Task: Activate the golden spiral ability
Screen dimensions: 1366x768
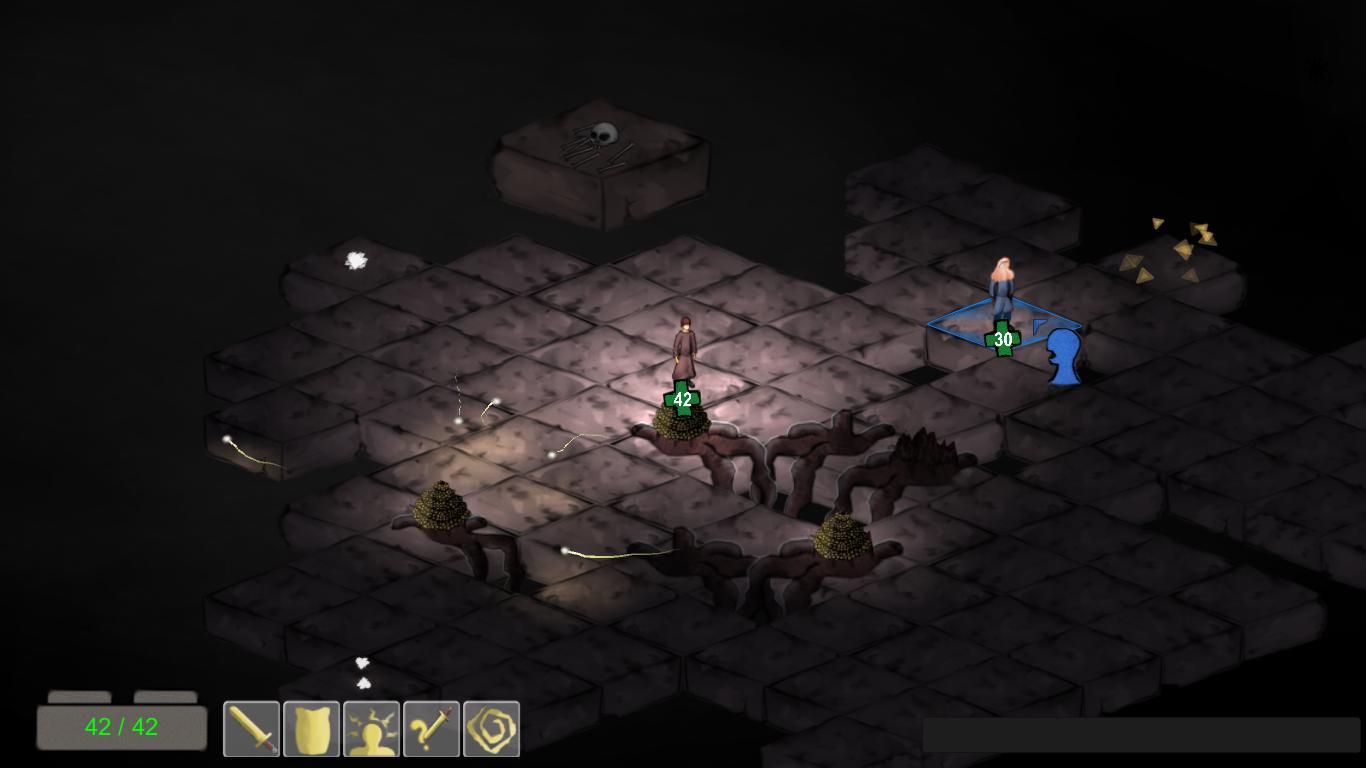Action: 491,729
